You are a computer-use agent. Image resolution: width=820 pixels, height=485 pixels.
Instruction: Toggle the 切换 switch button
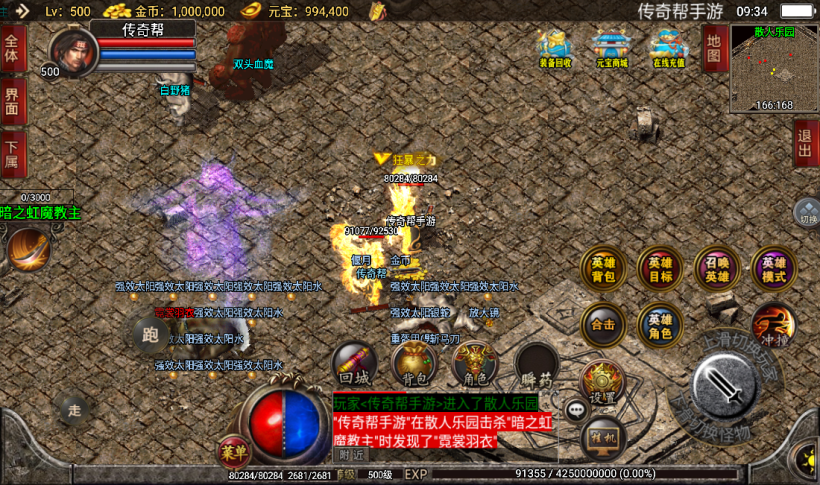point(807,213)
